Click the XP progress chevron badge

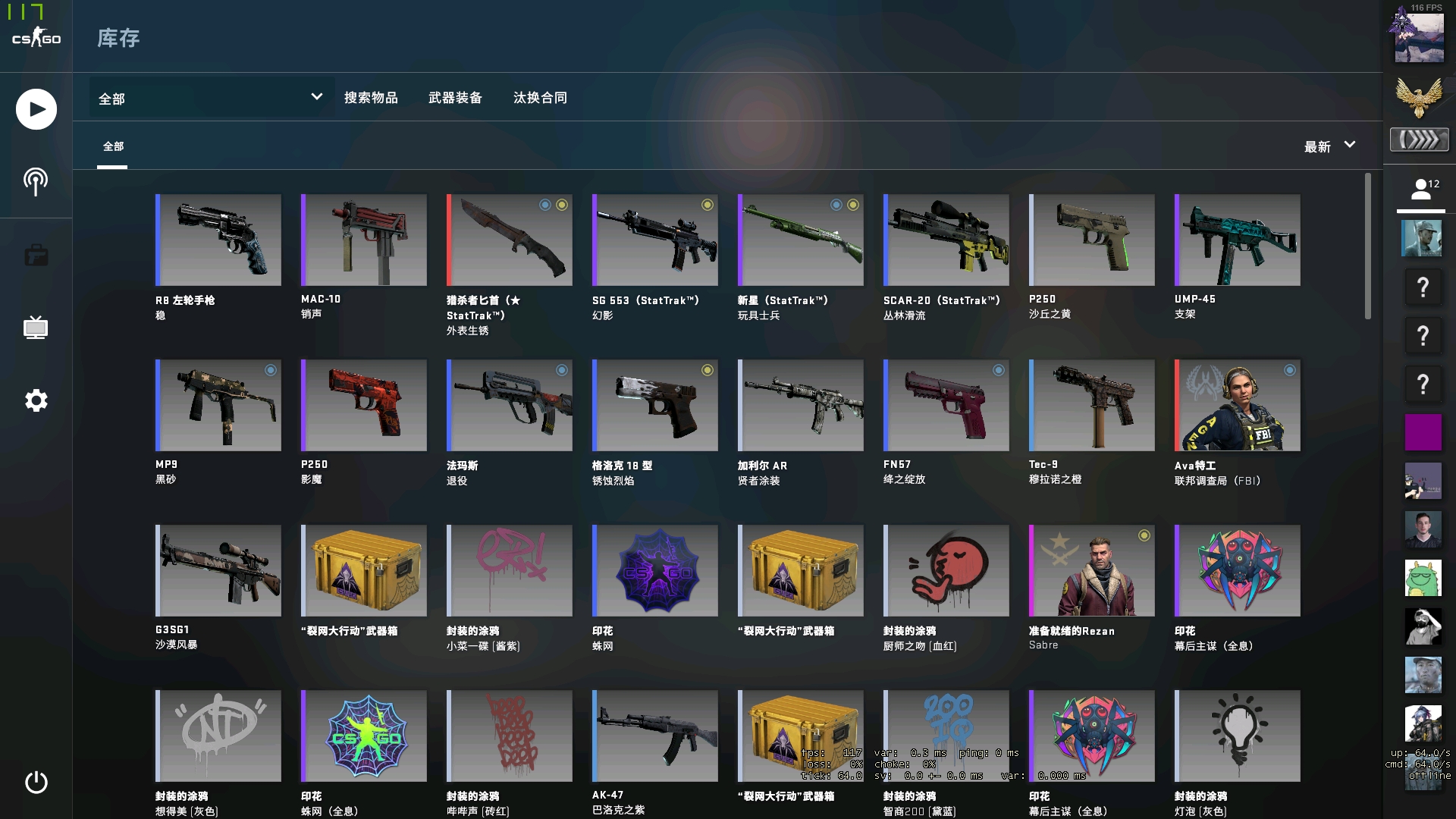(1420, 140)
